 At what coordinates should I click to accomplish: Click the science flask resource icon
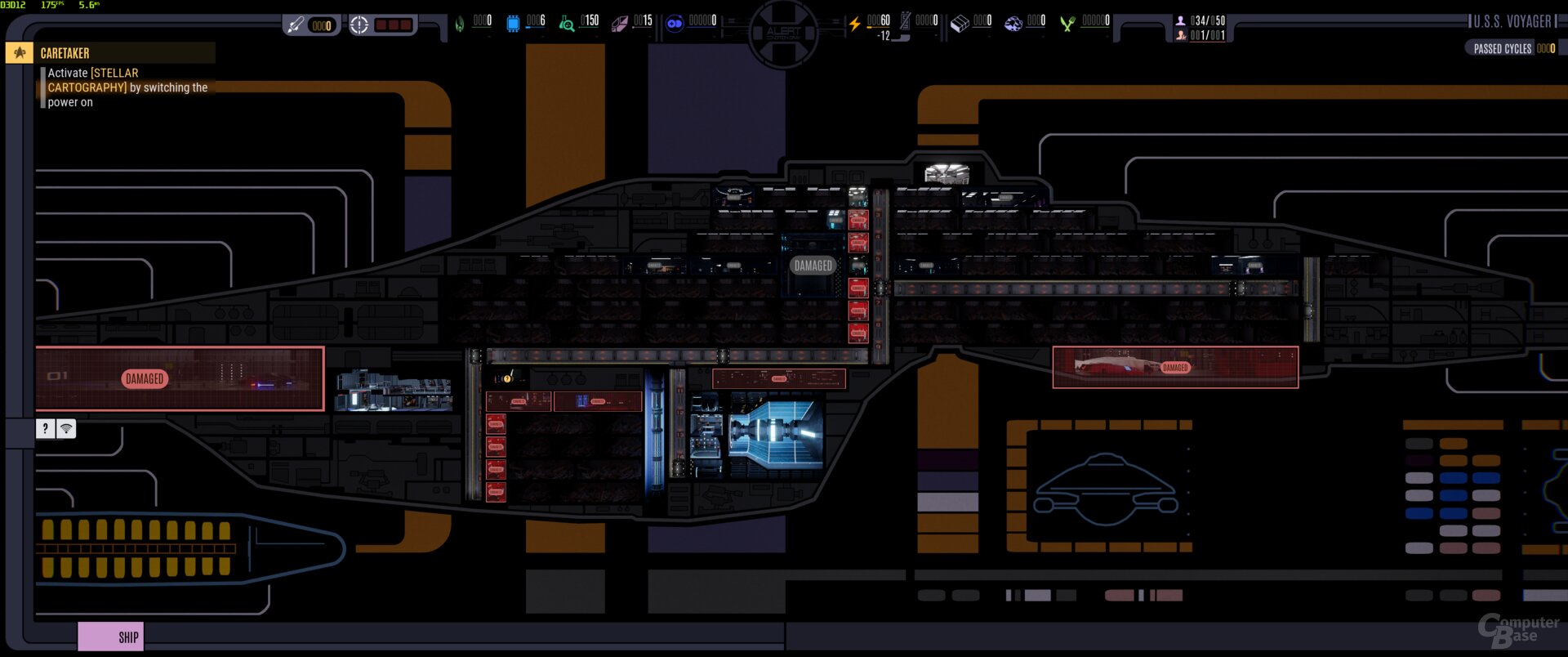[566, 24]
